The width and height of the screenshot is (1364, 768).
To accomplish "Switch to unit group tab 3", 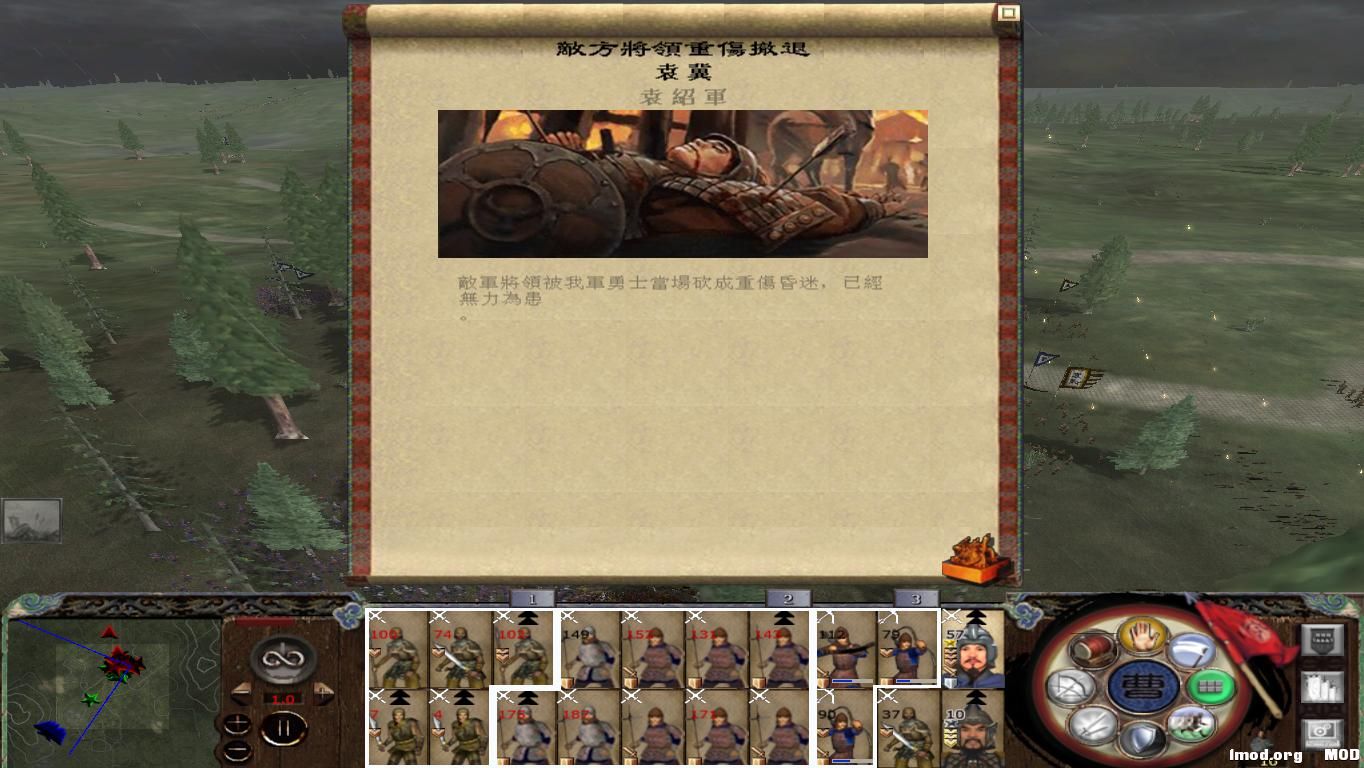I will (916, 597).
